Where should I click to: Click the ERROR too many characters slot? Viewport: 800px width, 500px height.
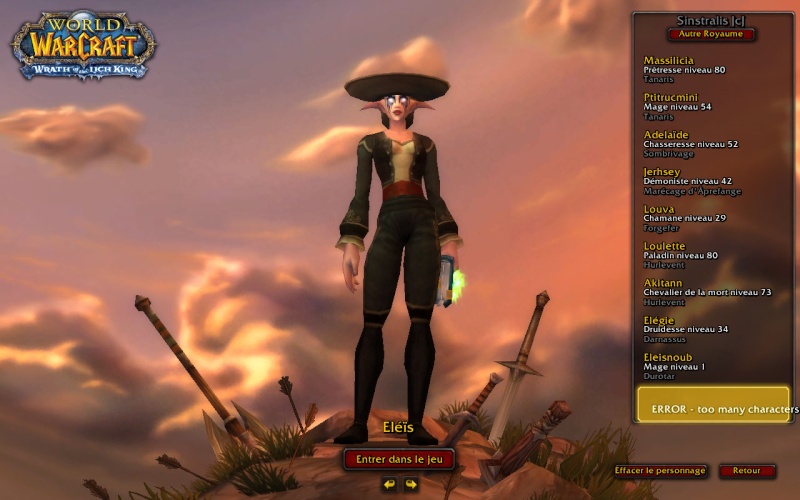point(713,405)
